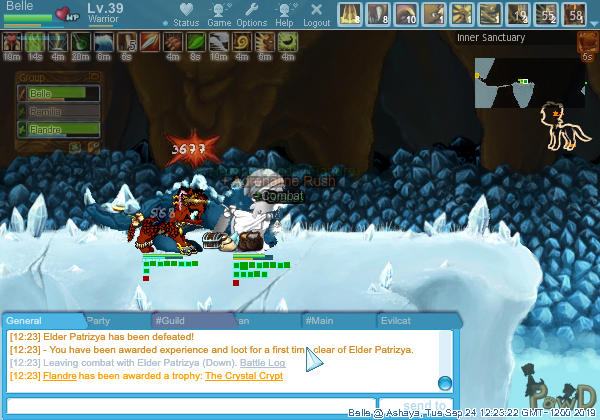Open the Help menu

pos(284,15)
